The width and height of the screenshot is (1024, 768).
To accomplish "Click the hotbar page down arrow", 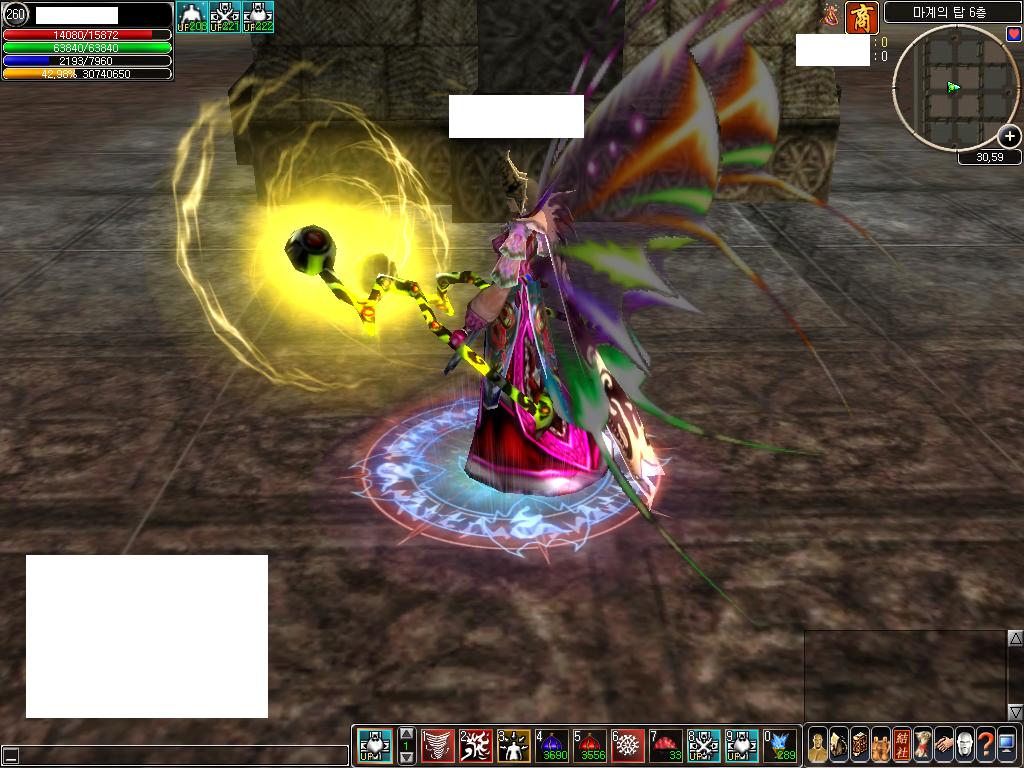I will click(x=406, y=758).
